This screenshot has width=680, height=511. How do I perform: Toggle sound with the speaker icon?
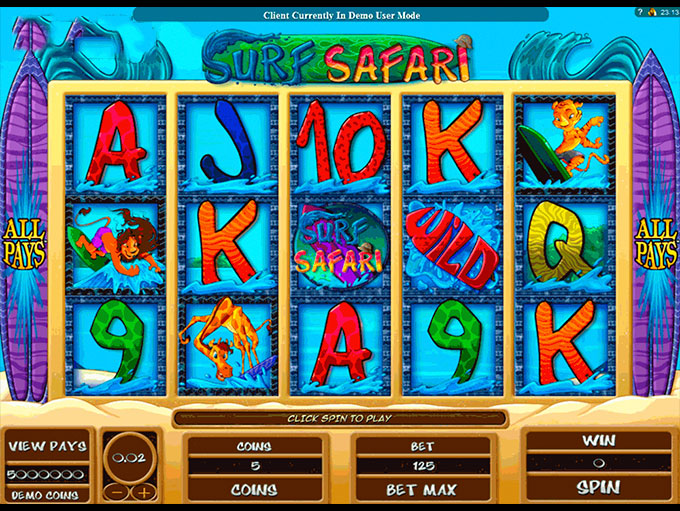click(x=649, y=14)
